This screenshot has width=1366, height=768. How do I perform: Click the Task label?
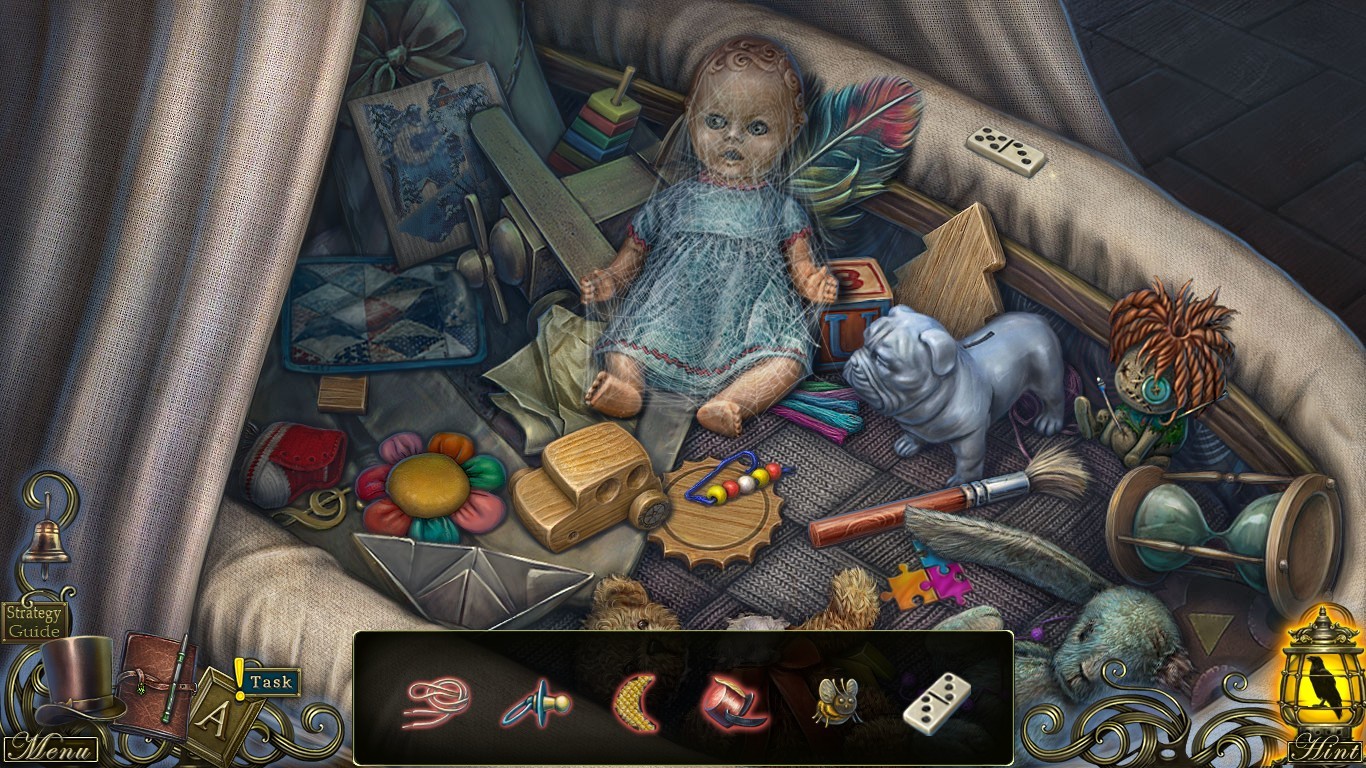click(x=272, y=680)
